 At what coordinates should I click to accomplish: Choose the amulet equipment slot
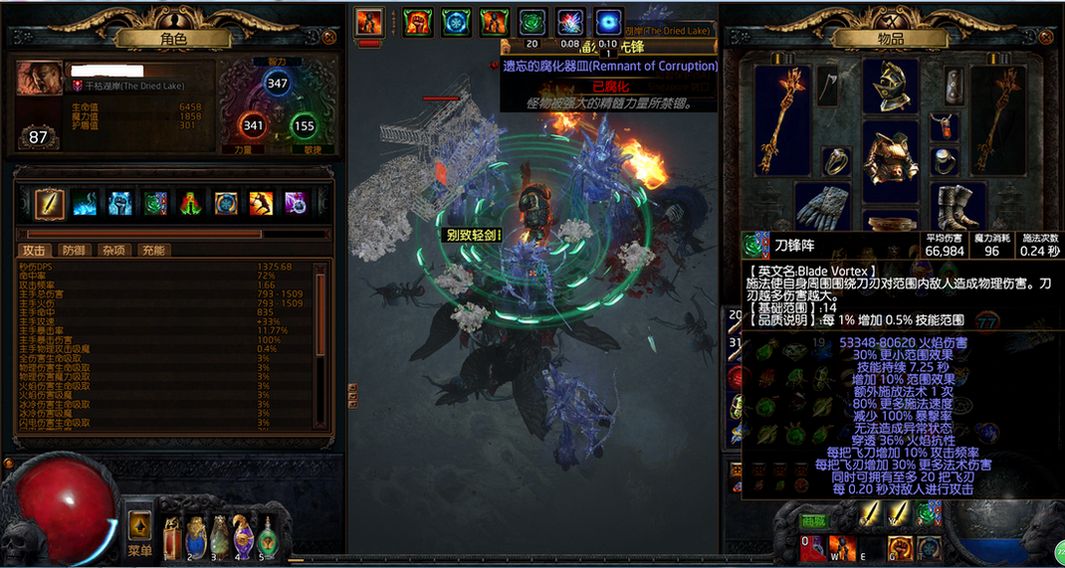click(x=945, y=126)
